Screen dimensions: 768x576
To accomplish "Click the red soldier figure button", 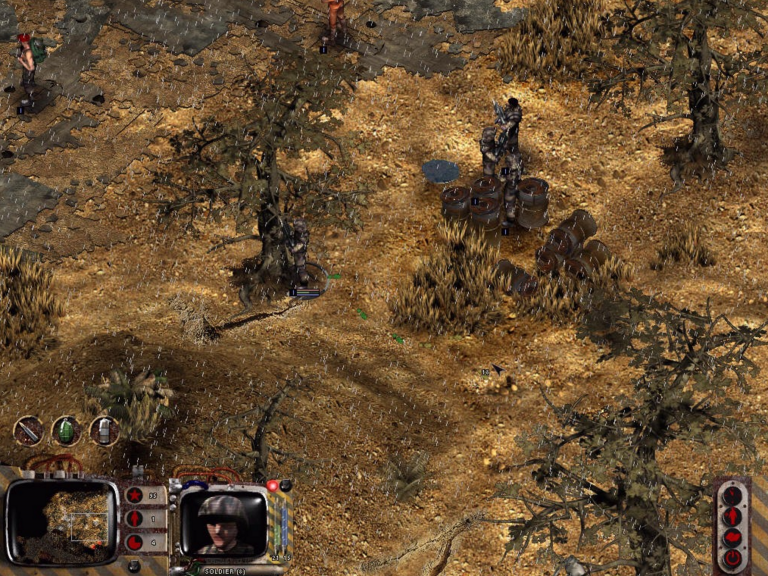I will [x=733, y=516].
